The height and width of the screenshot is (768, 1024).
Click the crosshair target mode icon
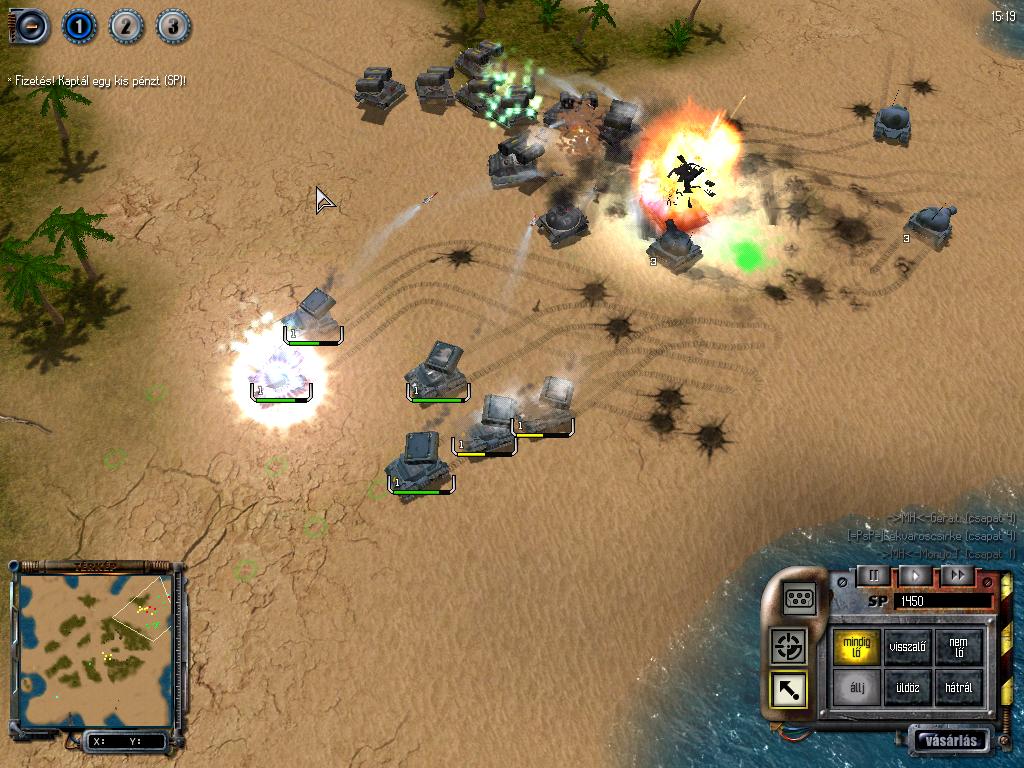tap(789, 647)
